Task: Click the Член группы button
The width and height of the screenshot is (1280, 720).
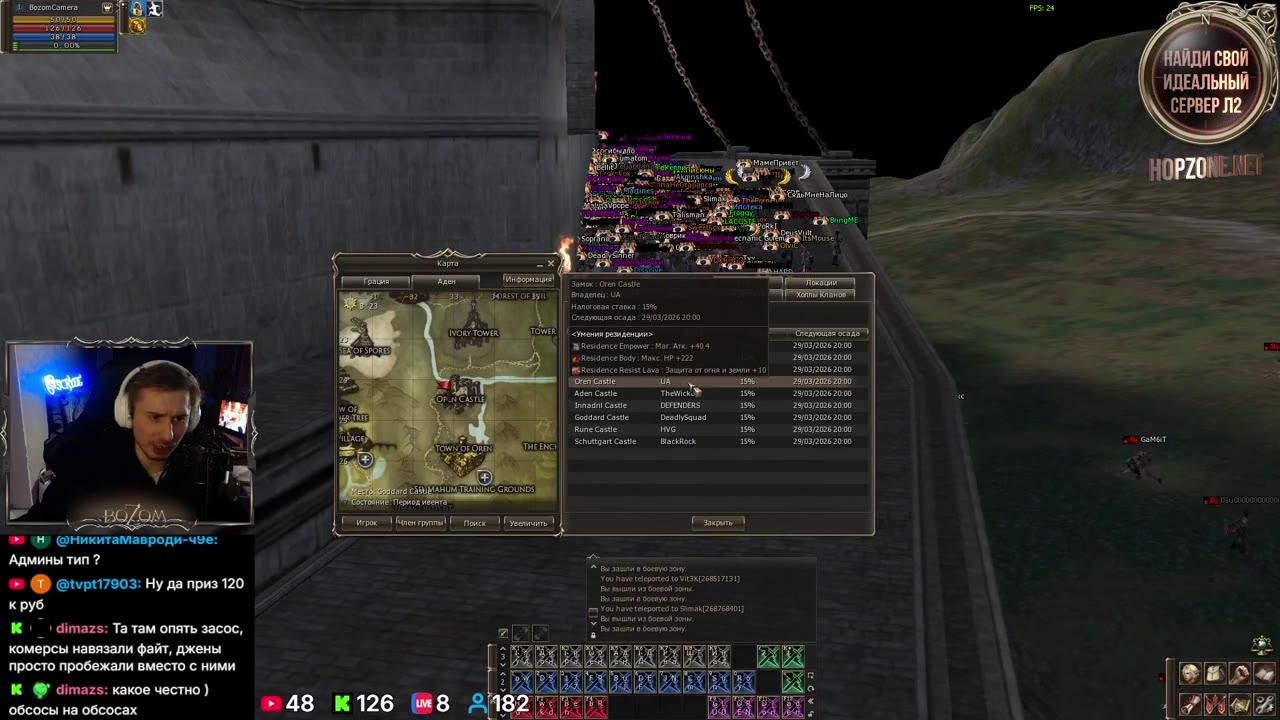Action: point(420,523)
